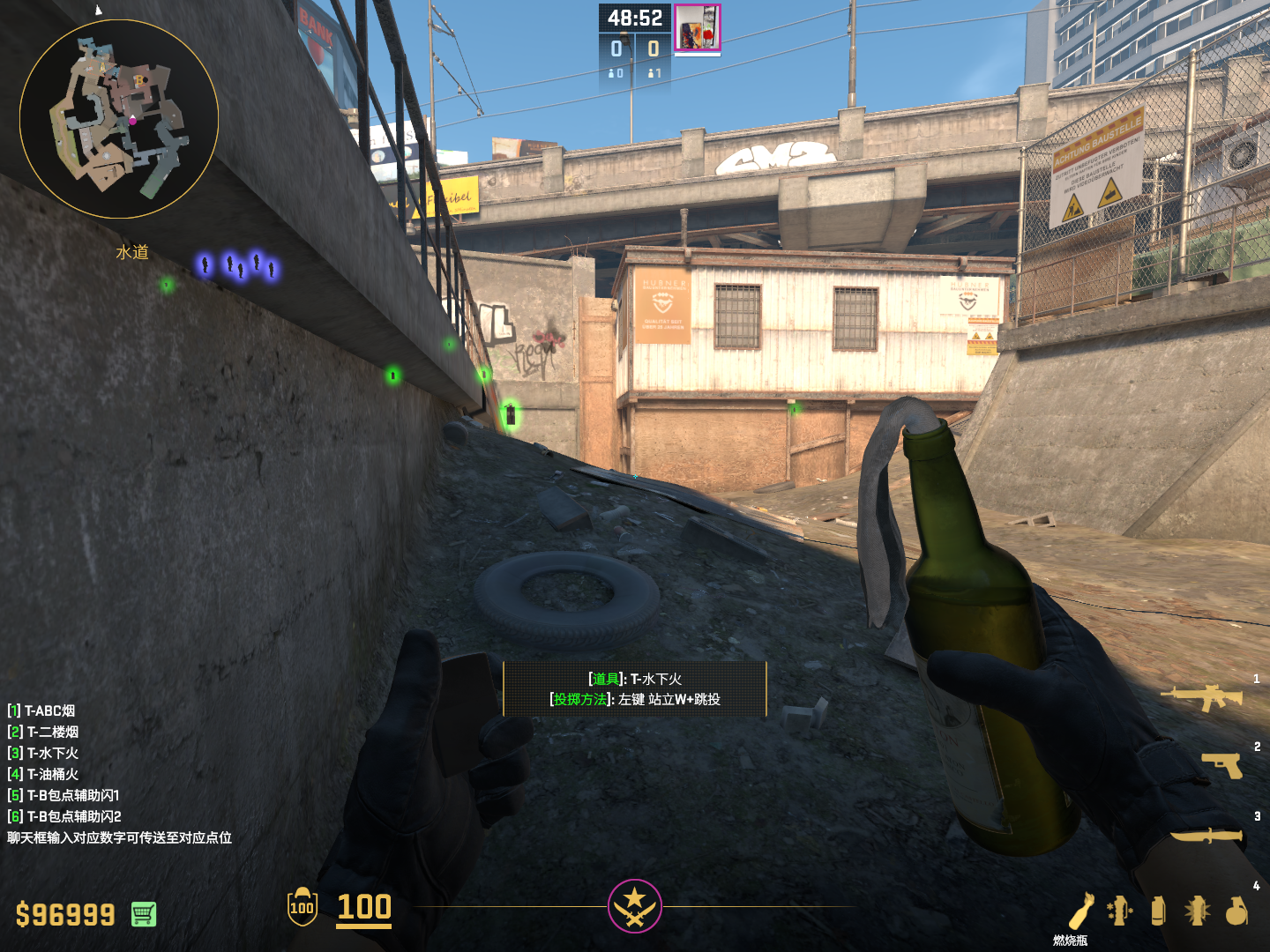The height and width of the screenshot is (952, 1270).
Task: Choose the smoke grenade icon
Action: pyautogui.click(x=1158, y=911)
